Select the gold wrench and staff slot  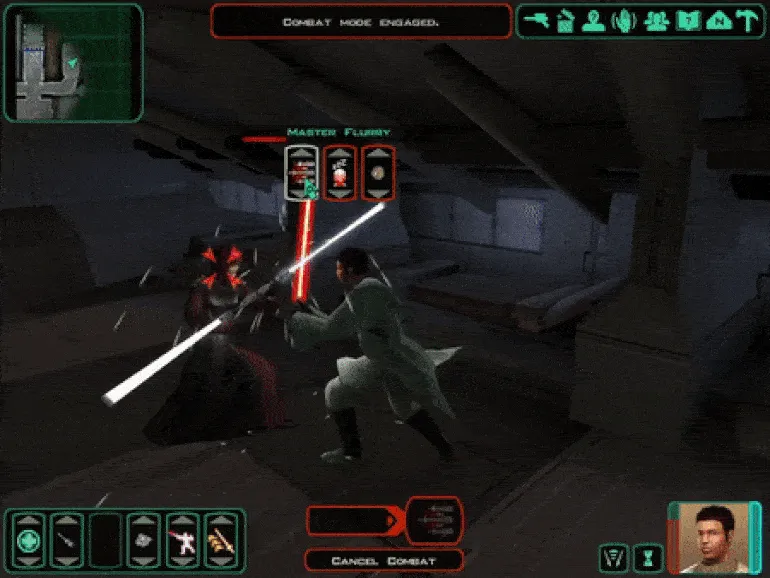[220, 541]
